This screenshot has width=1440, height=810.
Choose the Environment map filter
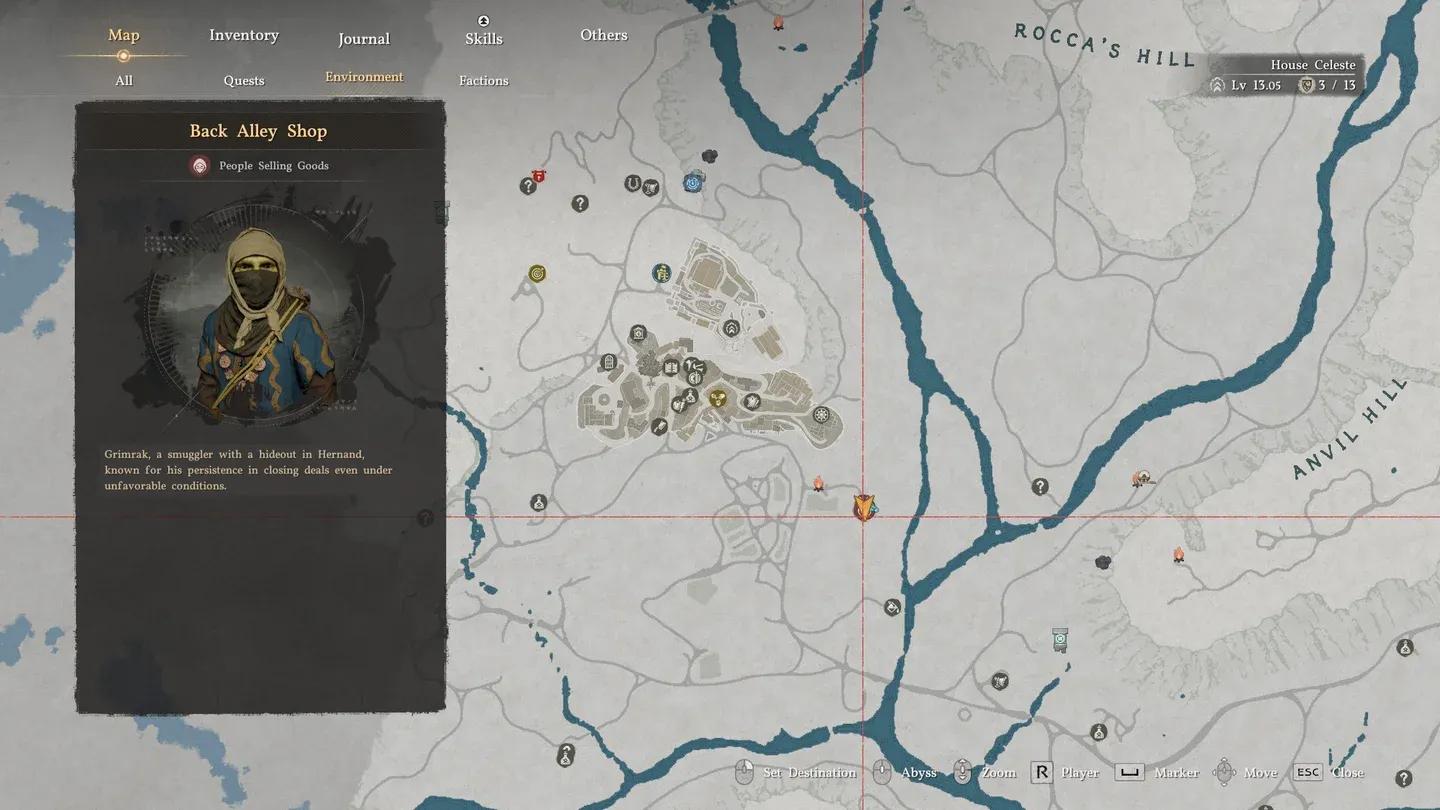pos(364,77)
